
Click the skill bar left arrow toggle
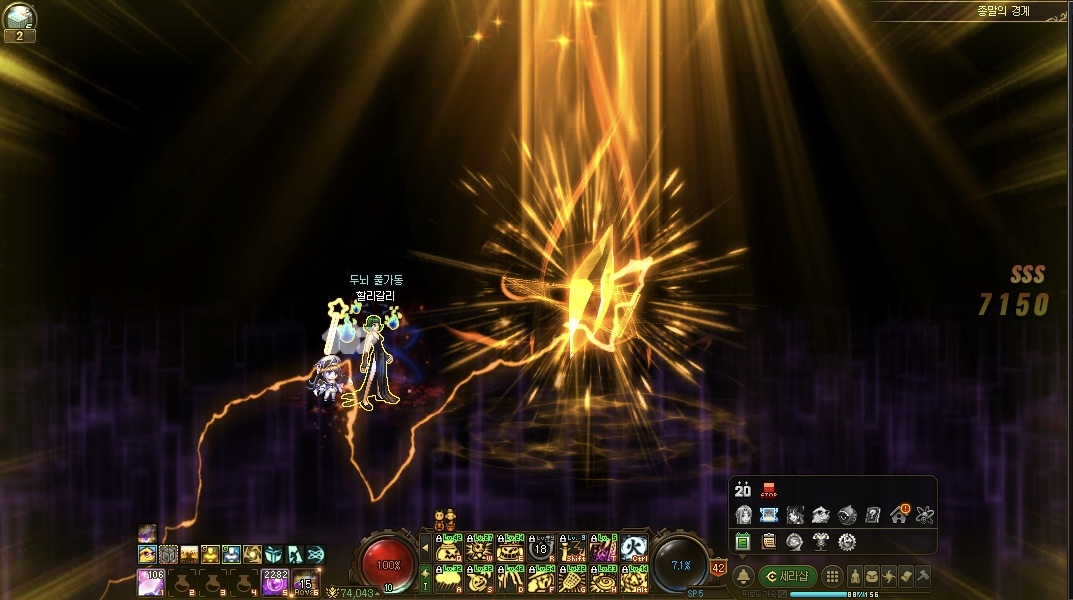(424, 548)
